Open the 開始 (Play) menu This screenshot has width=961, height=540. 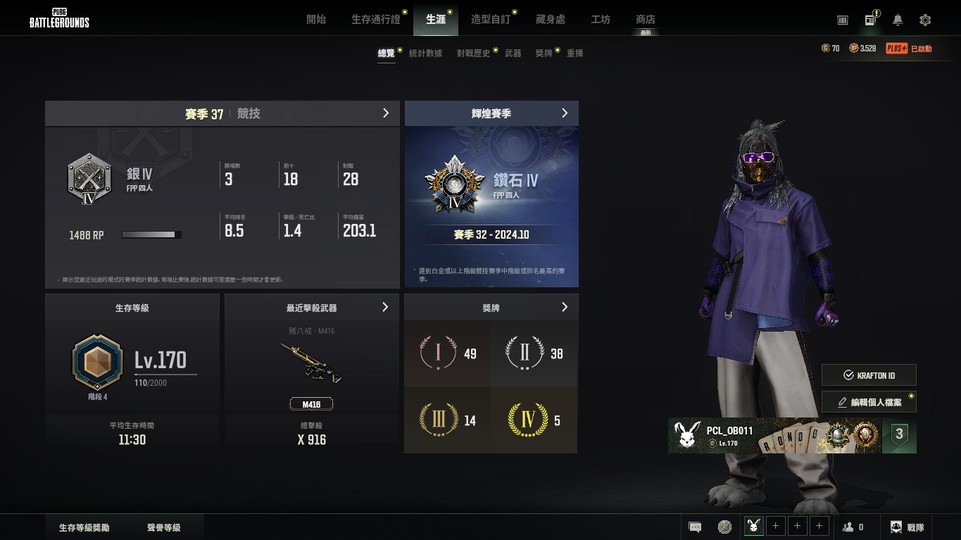tap(316, 19)
